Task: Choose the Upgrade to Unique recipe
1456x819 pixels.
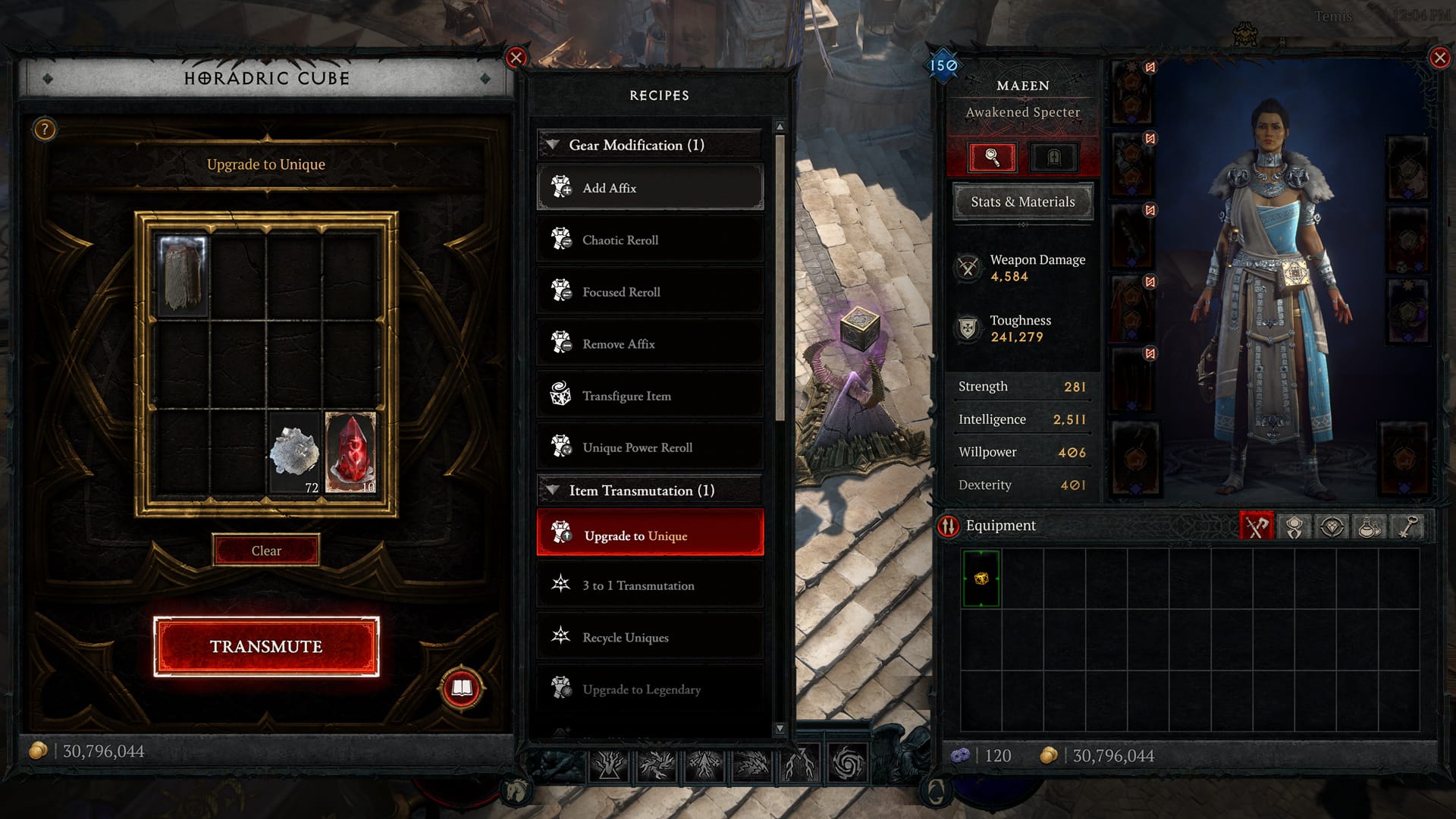Action: pyautogui.click(x=650, y=535)
